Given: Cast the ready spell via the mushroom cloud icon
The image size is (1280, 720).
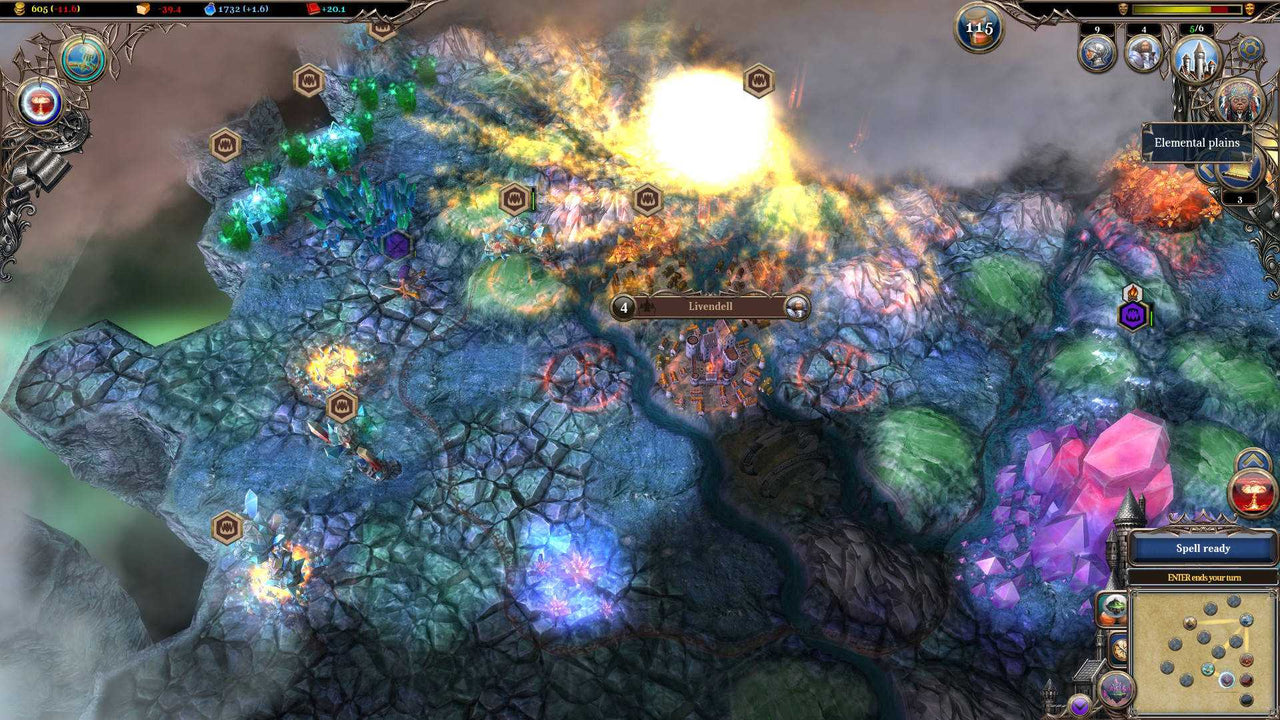Looking at the screenshot, I should [1250, 492].
